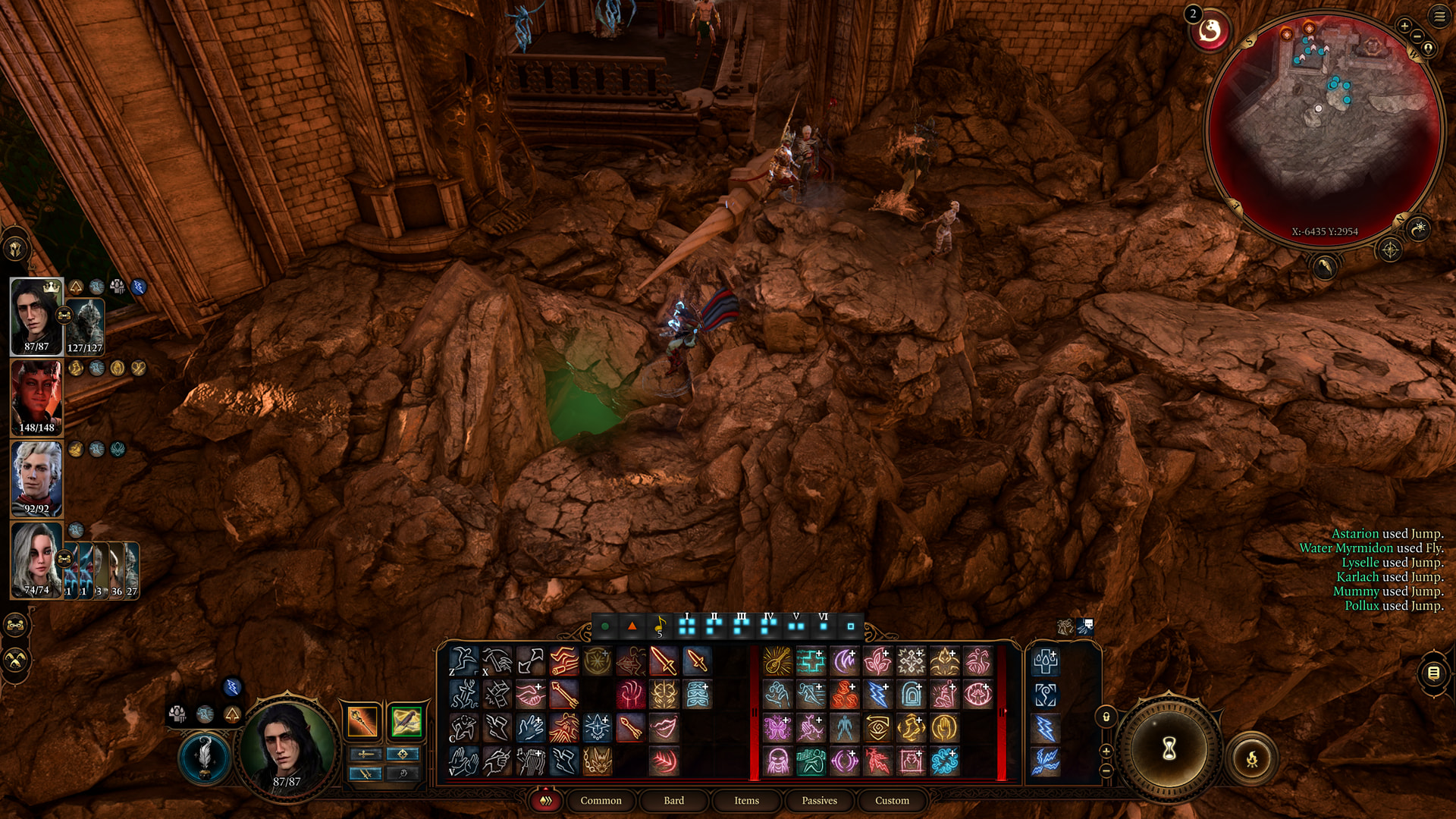Click the campfire rest button
The height and width of the screenshot is (819, 1456).
[1252, 758]
